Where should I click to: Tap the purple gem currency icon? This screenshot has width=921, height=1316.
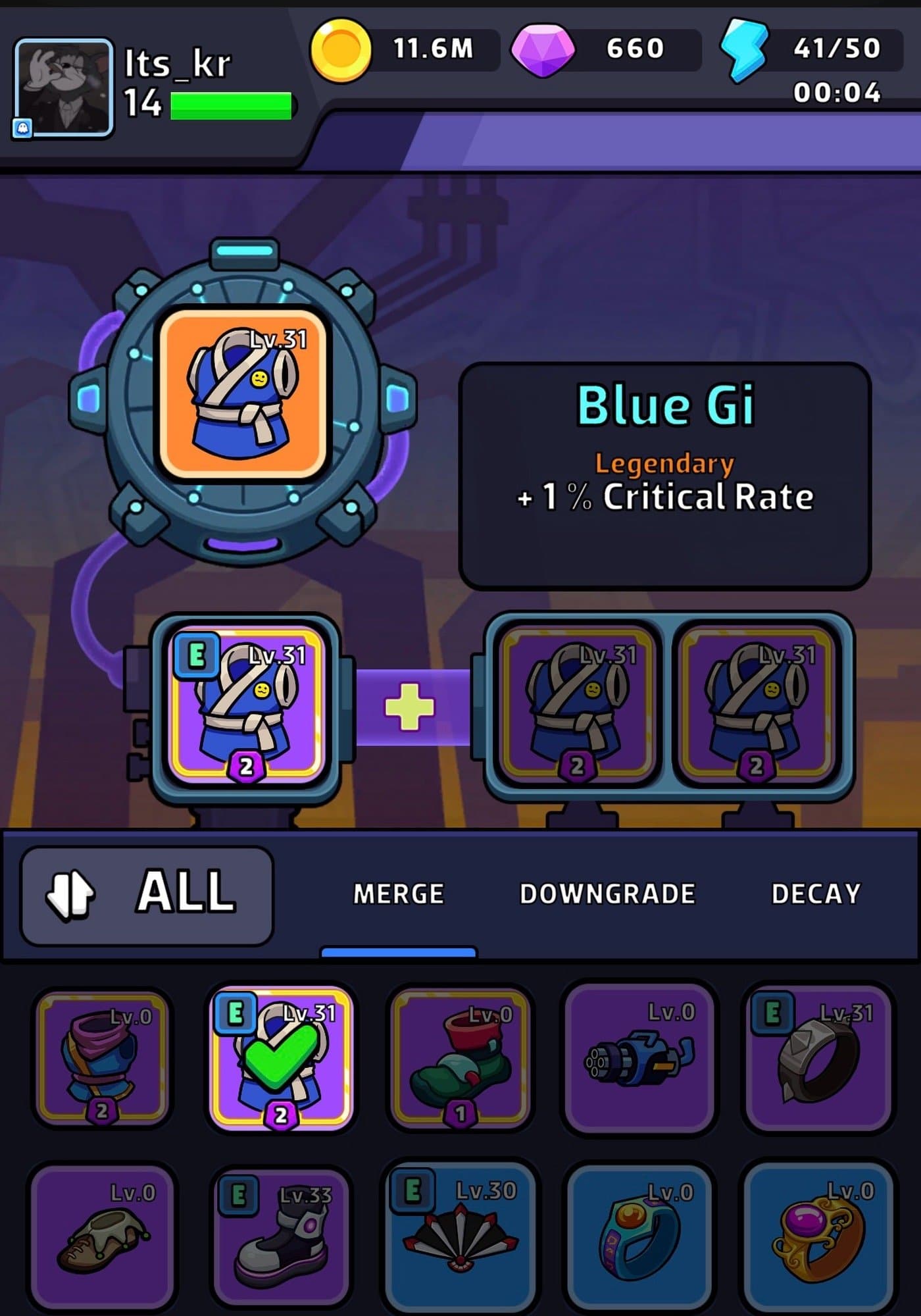point(543,50)
